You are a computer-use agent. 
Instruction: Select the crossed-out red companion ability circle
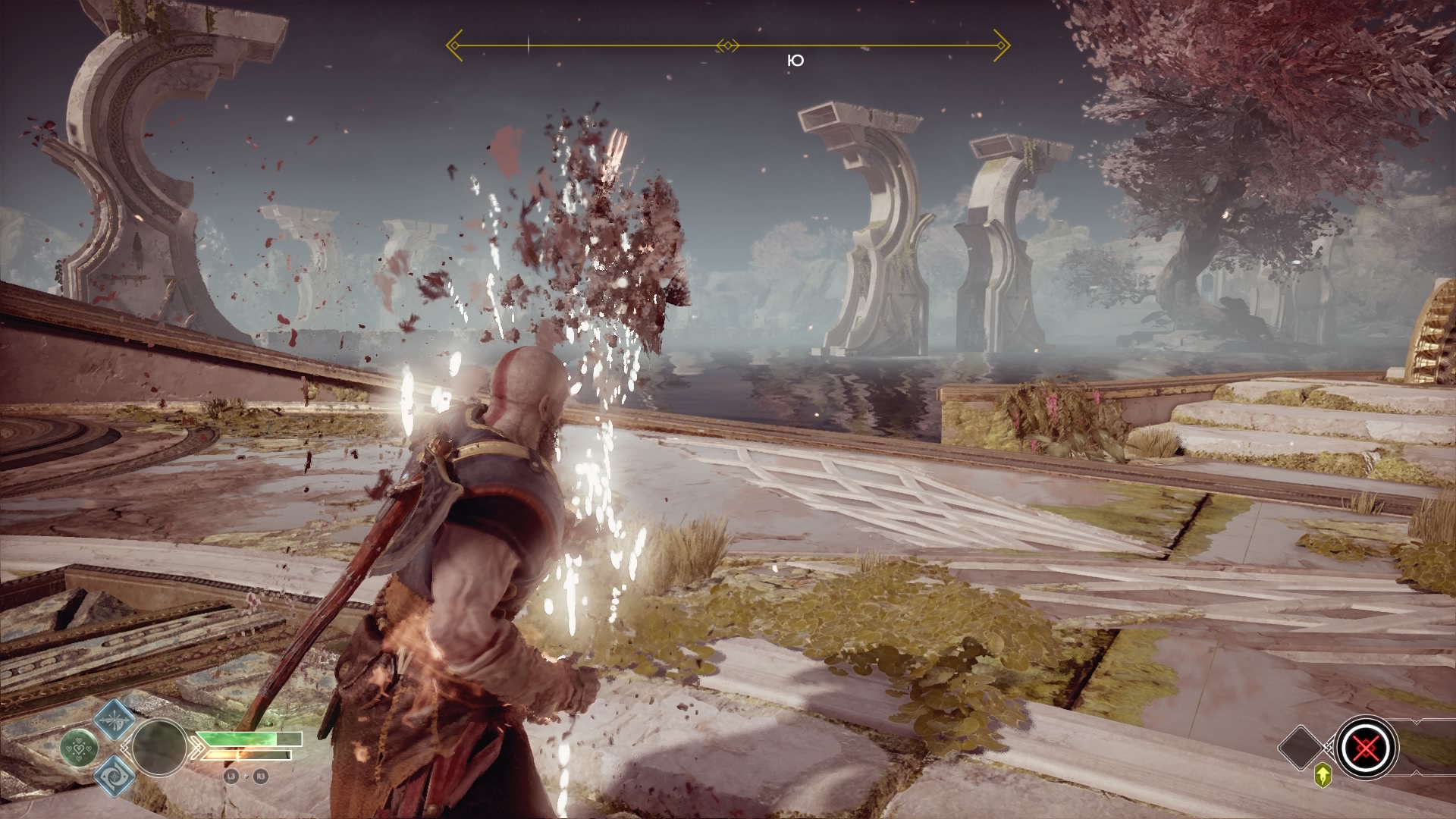[x=1366, y=747]
